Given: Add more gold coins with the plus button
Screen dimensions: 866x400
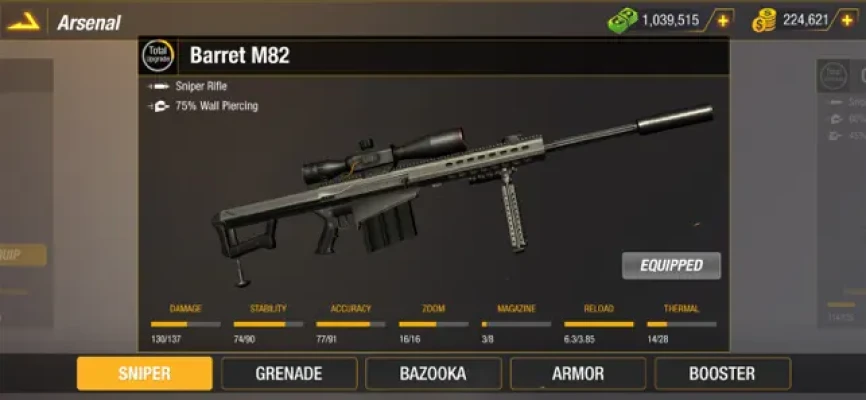Looking at the screenshot, I should 850,20.
